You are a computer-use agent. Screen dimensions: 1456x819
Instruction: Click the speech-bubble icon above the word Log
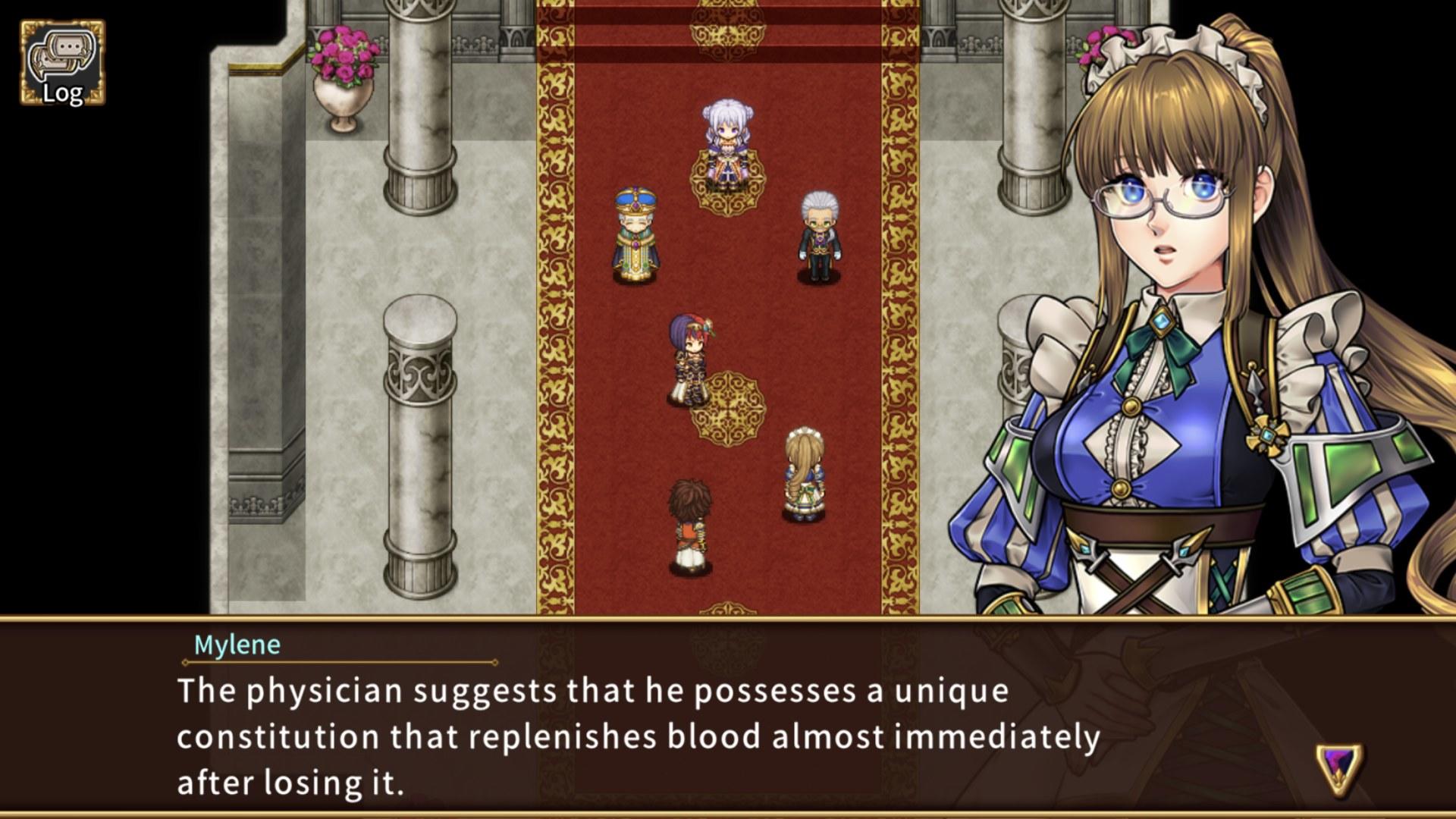click(64, 53)
